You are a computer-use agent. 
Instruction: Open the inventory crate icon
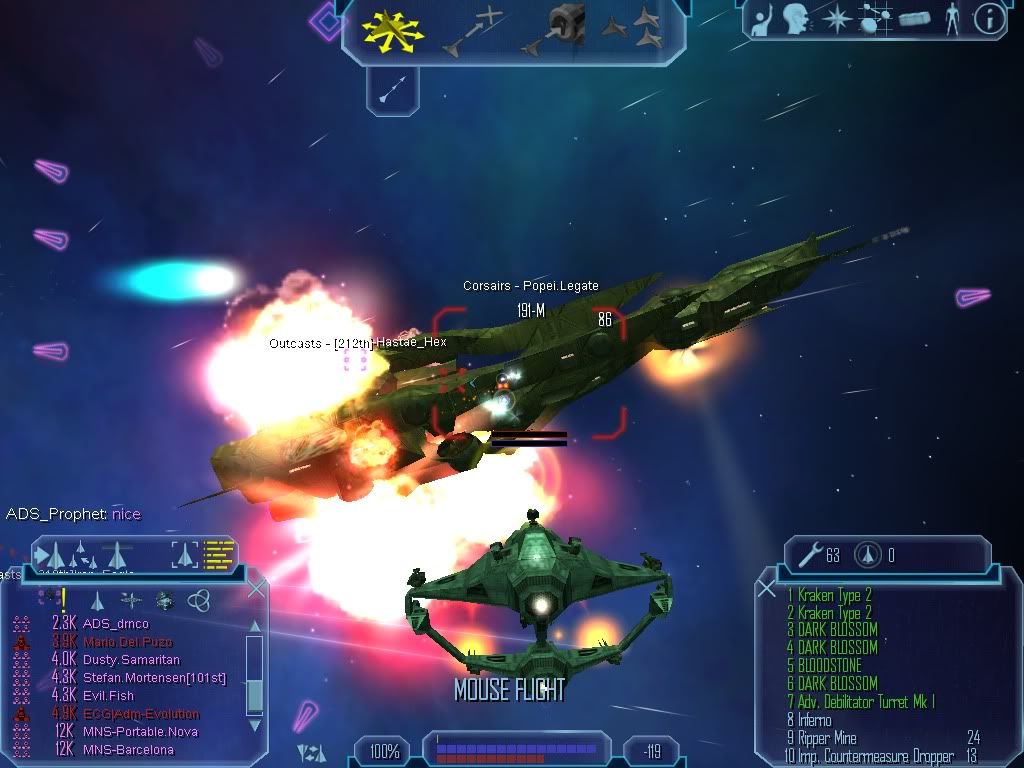pos(914,19)
